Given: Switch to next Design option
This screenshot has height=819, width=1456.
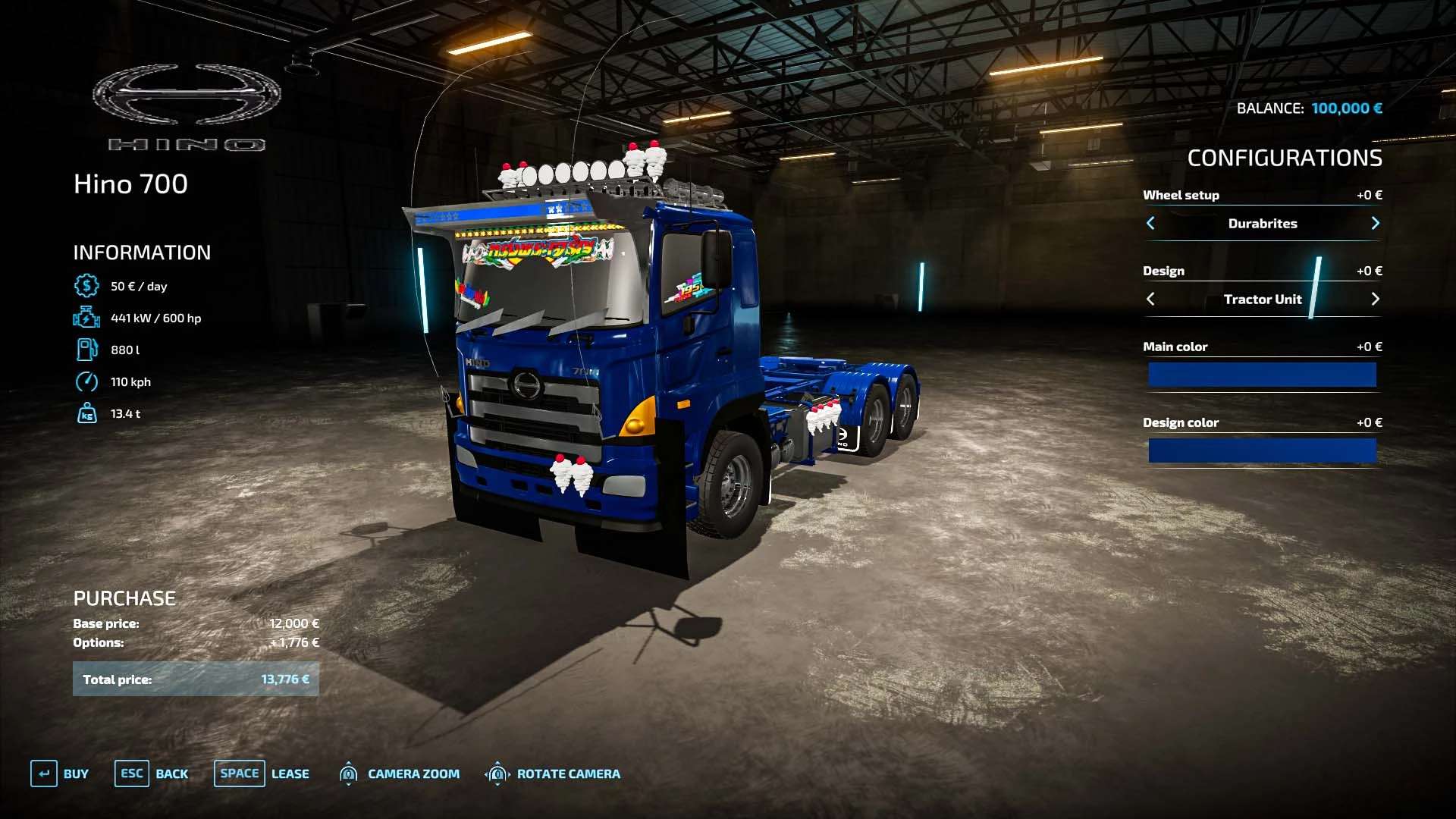Looking at the screenshot, I should tap(1375, 299).
